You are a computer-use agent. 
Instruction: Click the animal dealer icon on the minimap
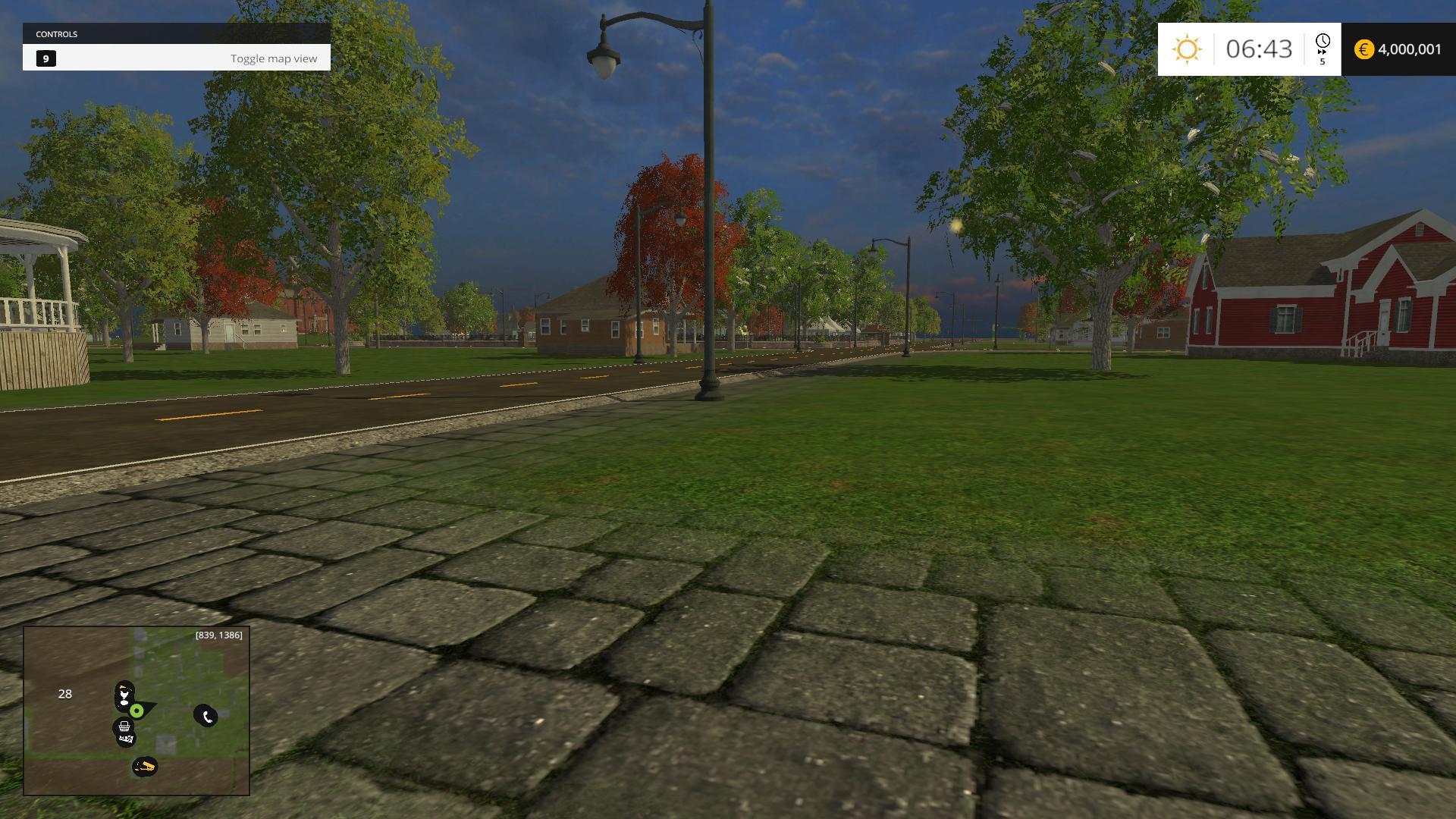tap(126, 739)
